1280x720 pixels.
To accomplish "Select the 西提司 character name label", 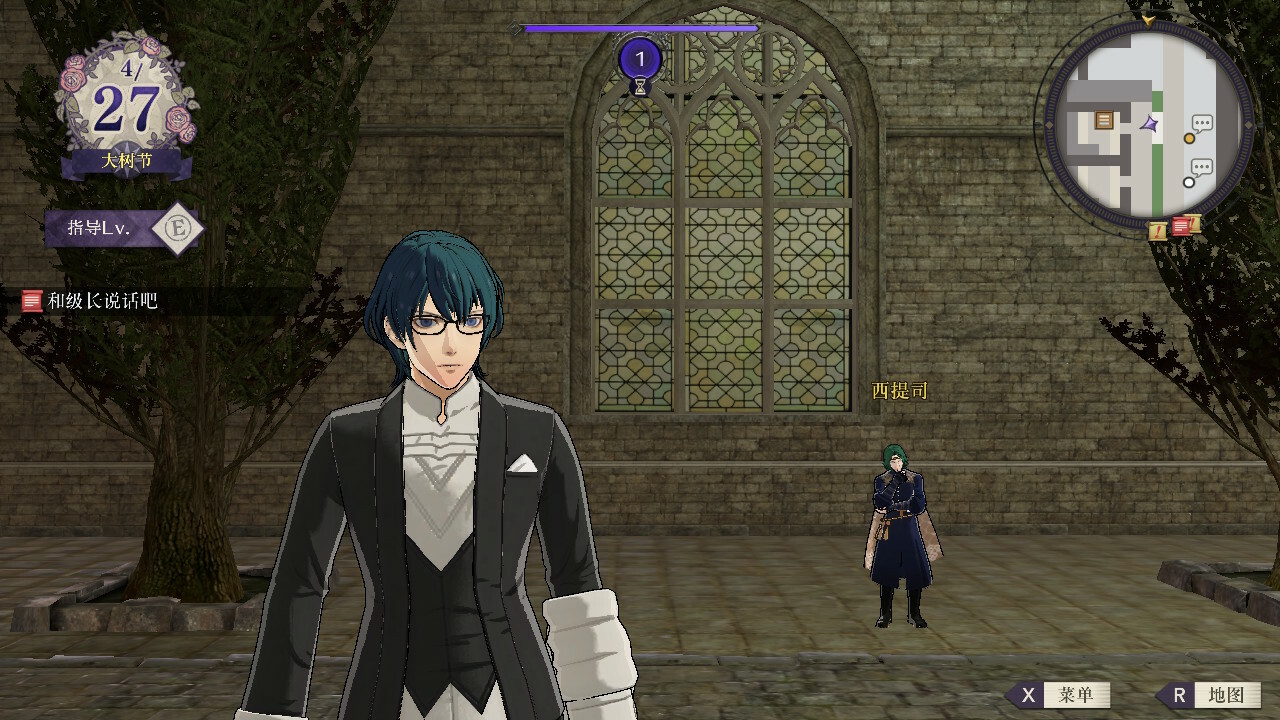I will (x=900, y=391).
